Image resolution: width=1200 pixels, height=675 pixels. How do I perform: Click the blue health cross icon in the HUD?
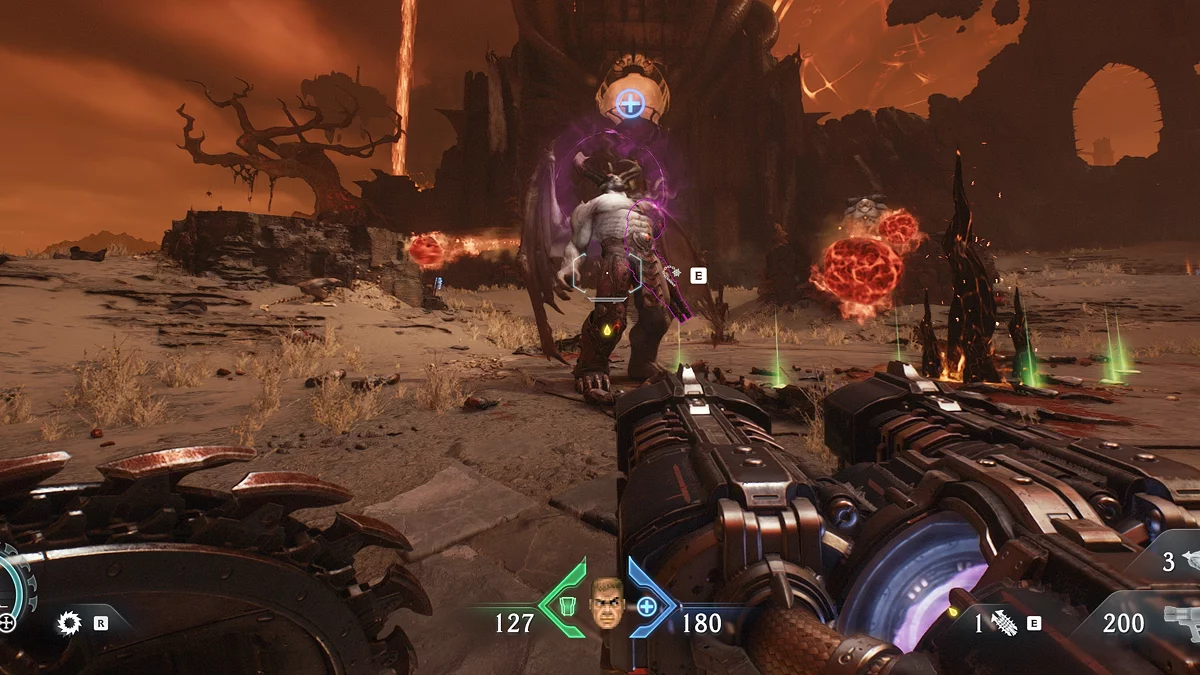pos(647,606)
